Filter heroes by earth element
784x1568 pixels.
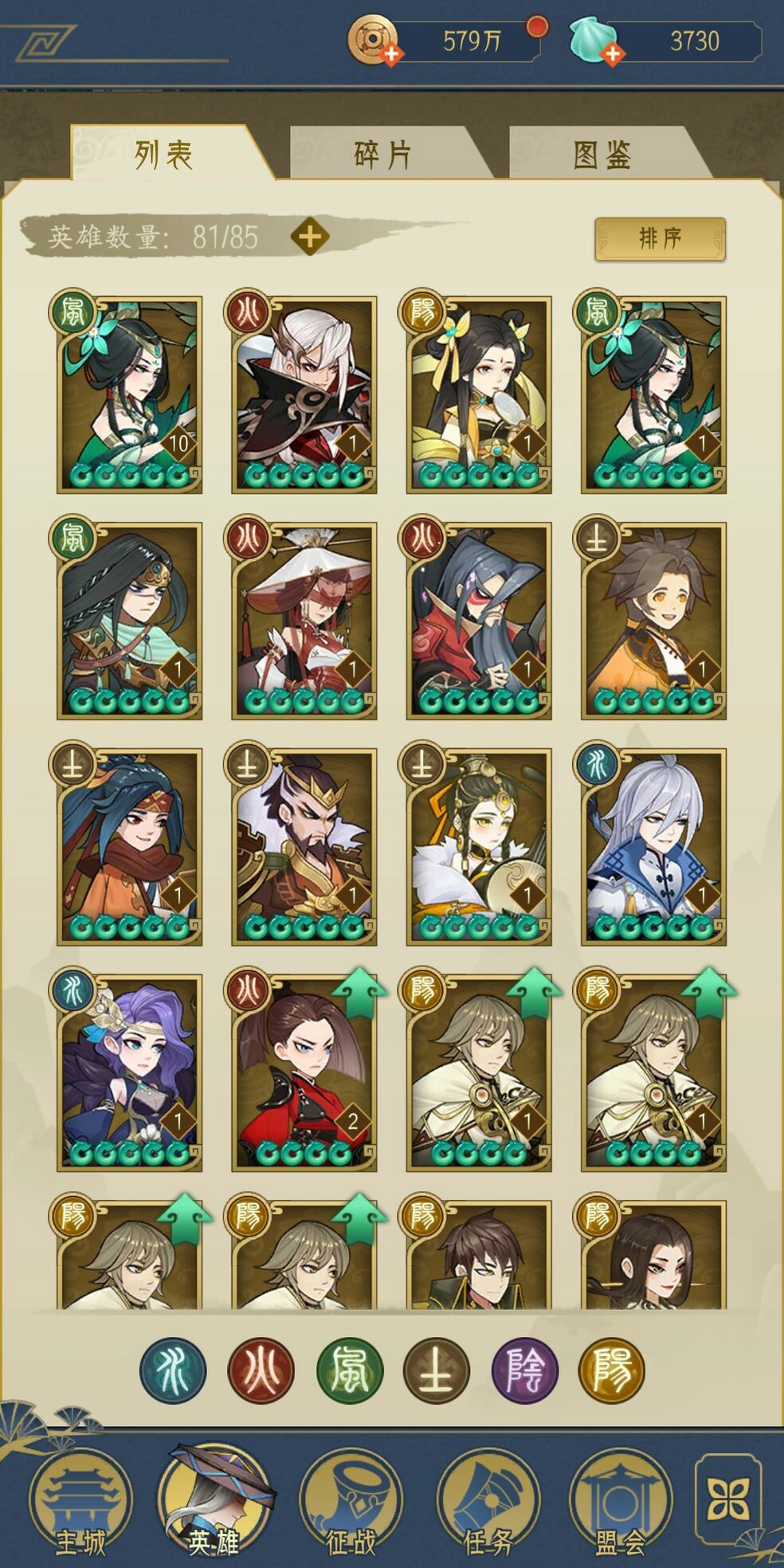pyautogui.click(x=437, y=1370)
